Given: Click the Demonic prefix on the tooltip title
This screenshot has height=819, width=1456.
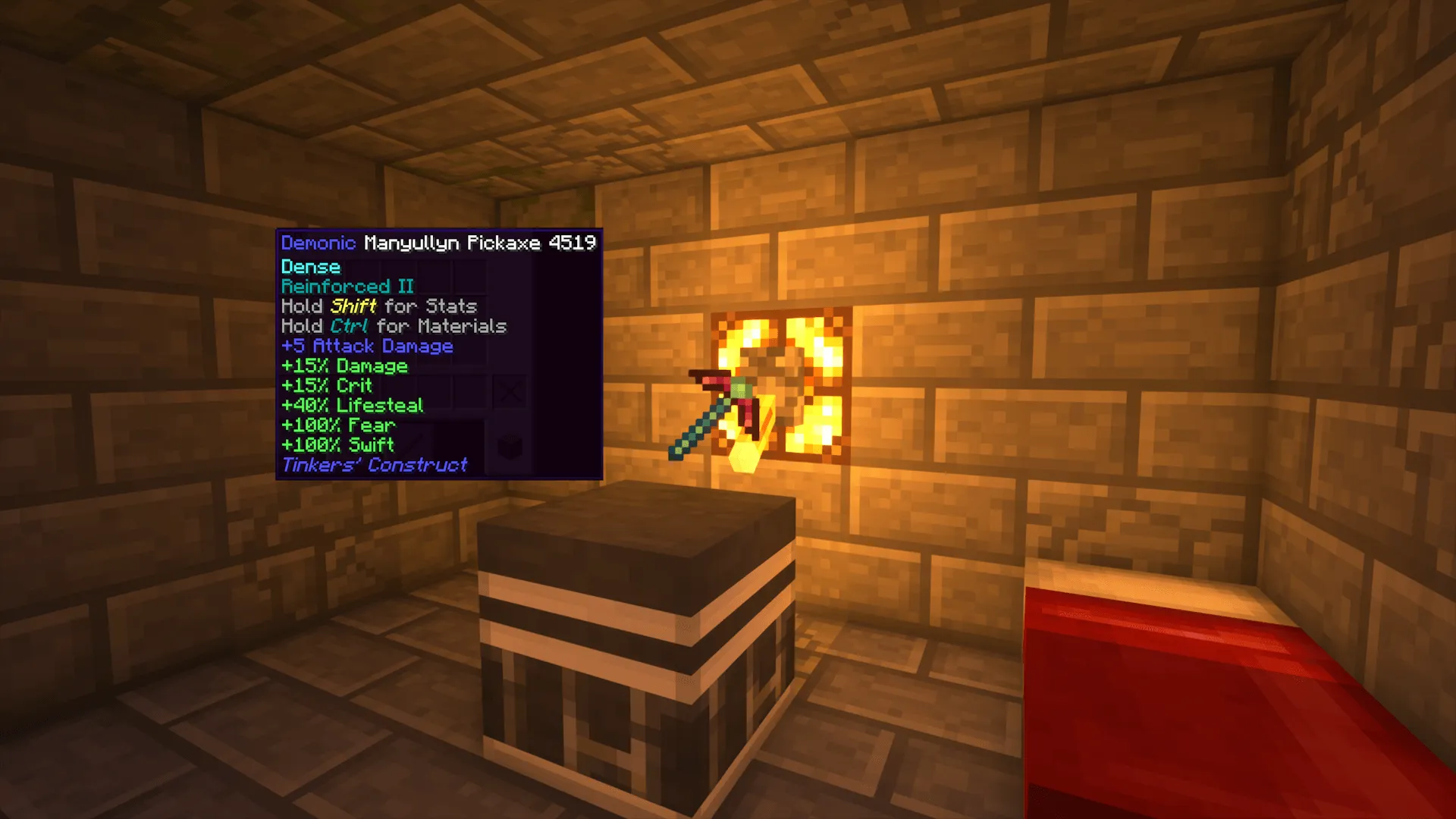Looking at the screenshot, I should (x=317, y=243).
